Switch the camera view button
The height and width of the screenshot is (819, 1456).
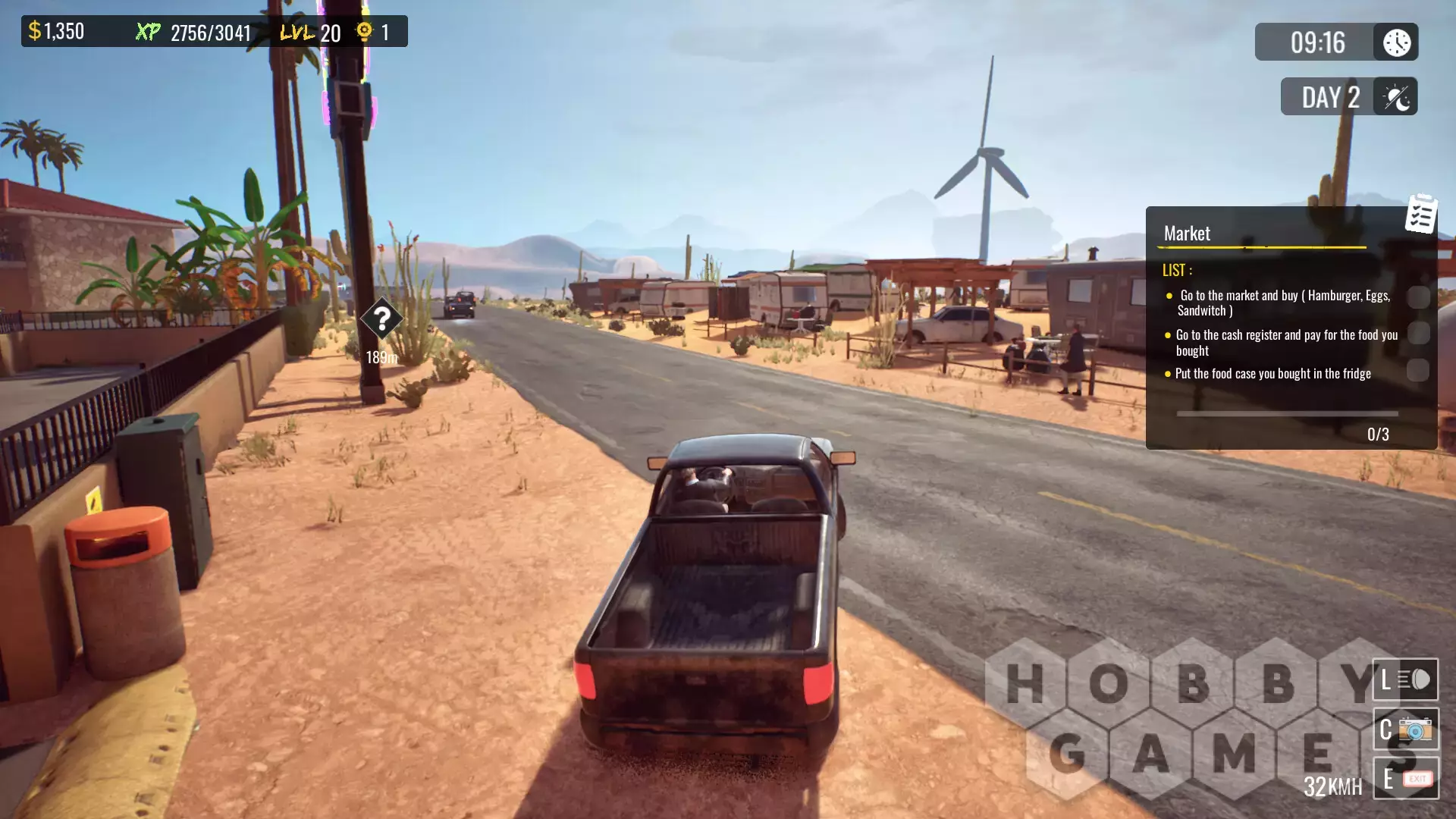coord(1405,730)
